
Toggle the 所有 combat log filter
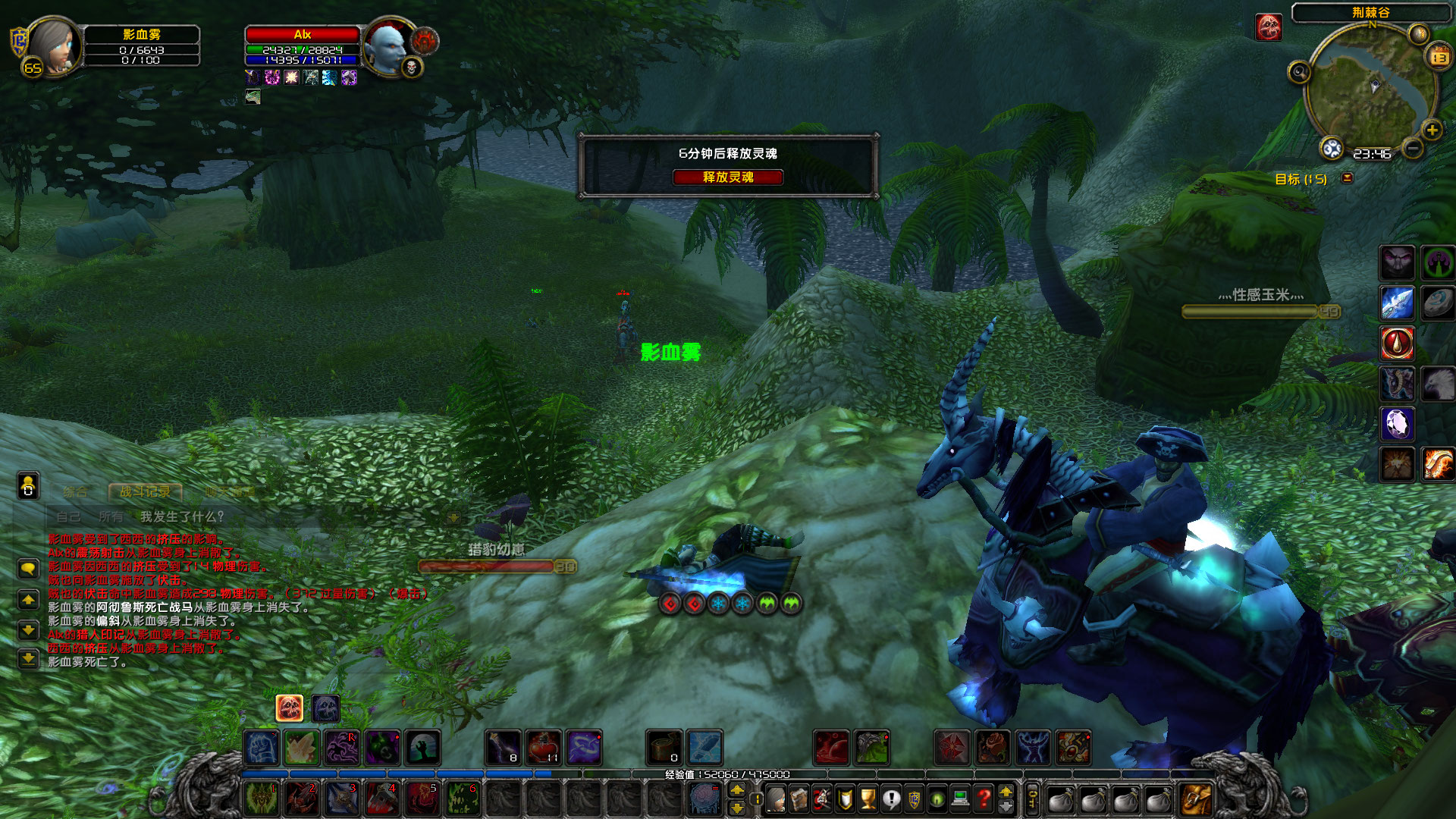click(x=112, y=517)
